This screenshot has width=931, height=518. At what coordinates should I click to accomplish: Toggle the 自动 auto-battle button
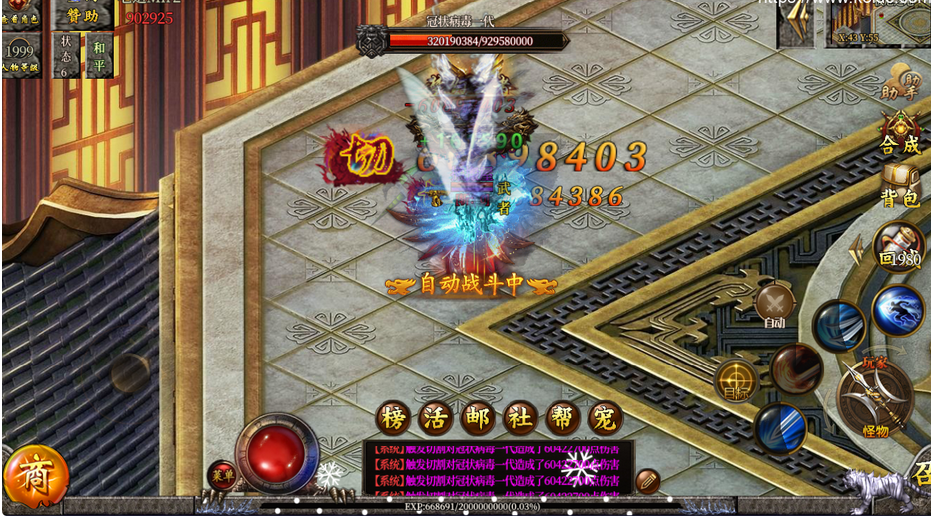coord(775,304)
